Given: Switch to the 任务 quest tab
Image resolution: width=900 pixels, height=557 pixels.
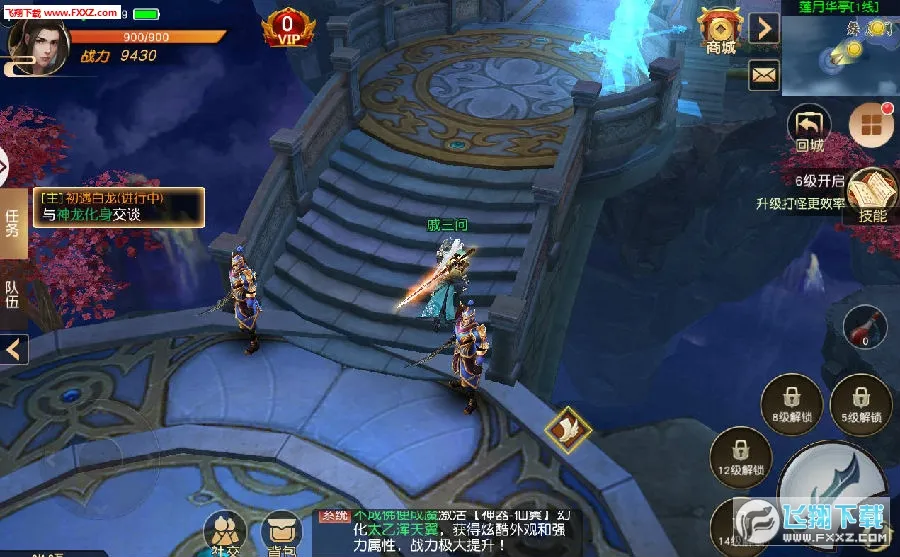Looking at the screenshot, I should pos(13,222).
